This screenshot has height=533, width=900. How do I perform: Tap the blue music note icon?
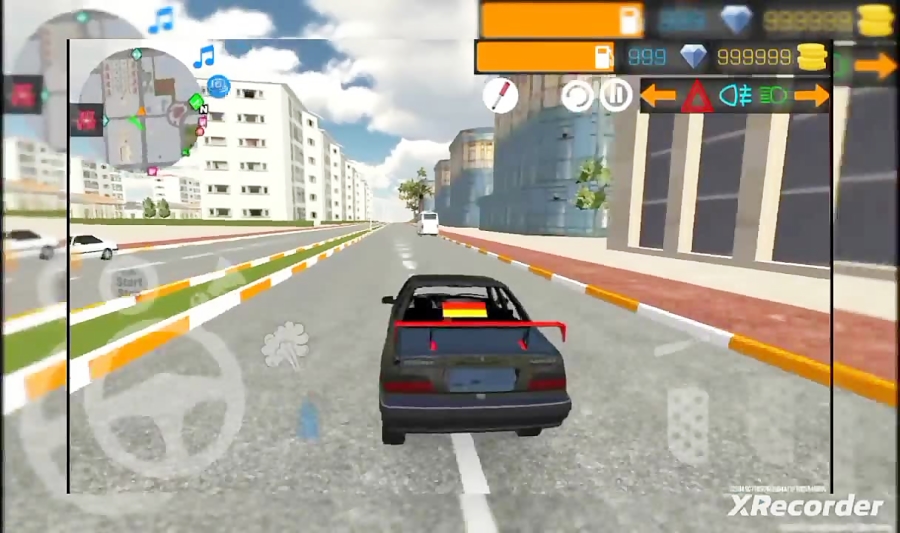(205, 56)
